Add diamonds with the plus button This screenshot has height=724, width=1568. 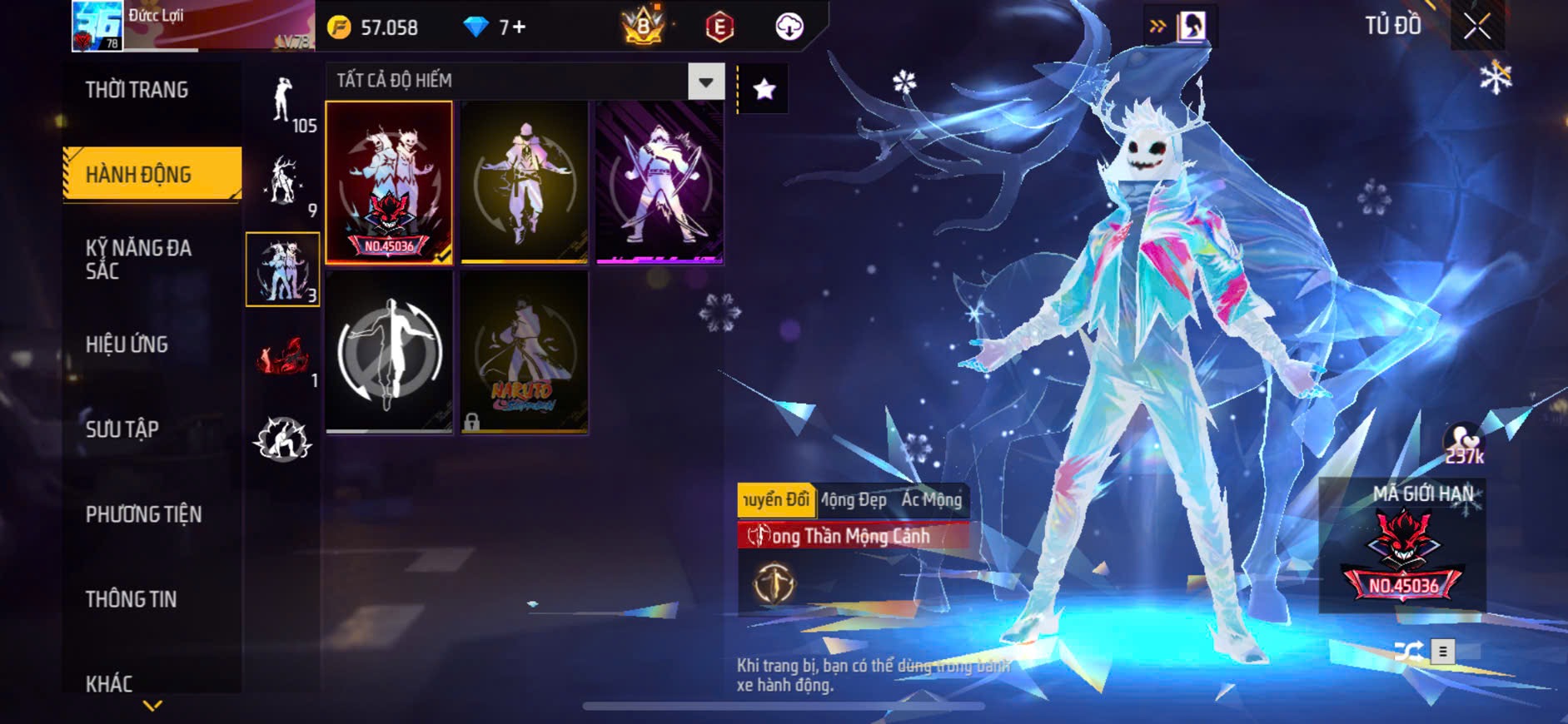point(517,27)
